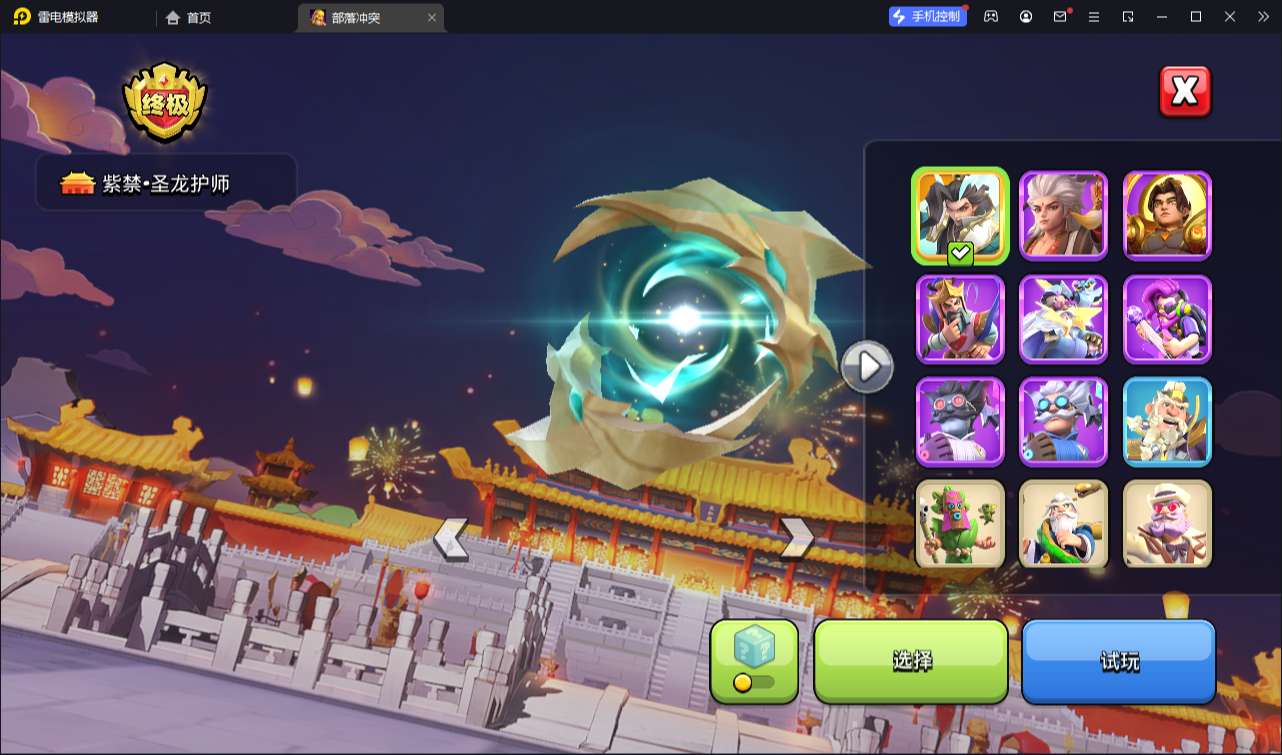Select the white-bearded golden king skin
The image size is (1282, 755).
point(1168,421)
